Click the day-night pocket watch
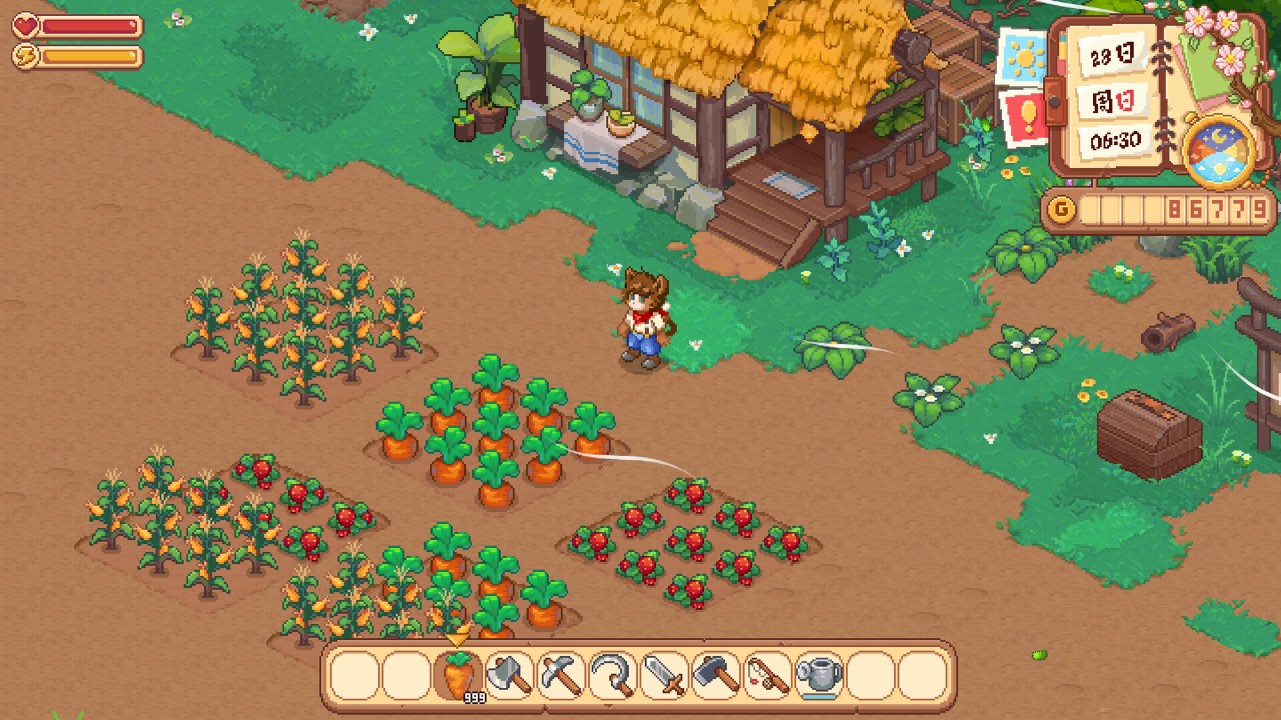1281x720 pixels. pos(1218,153)
